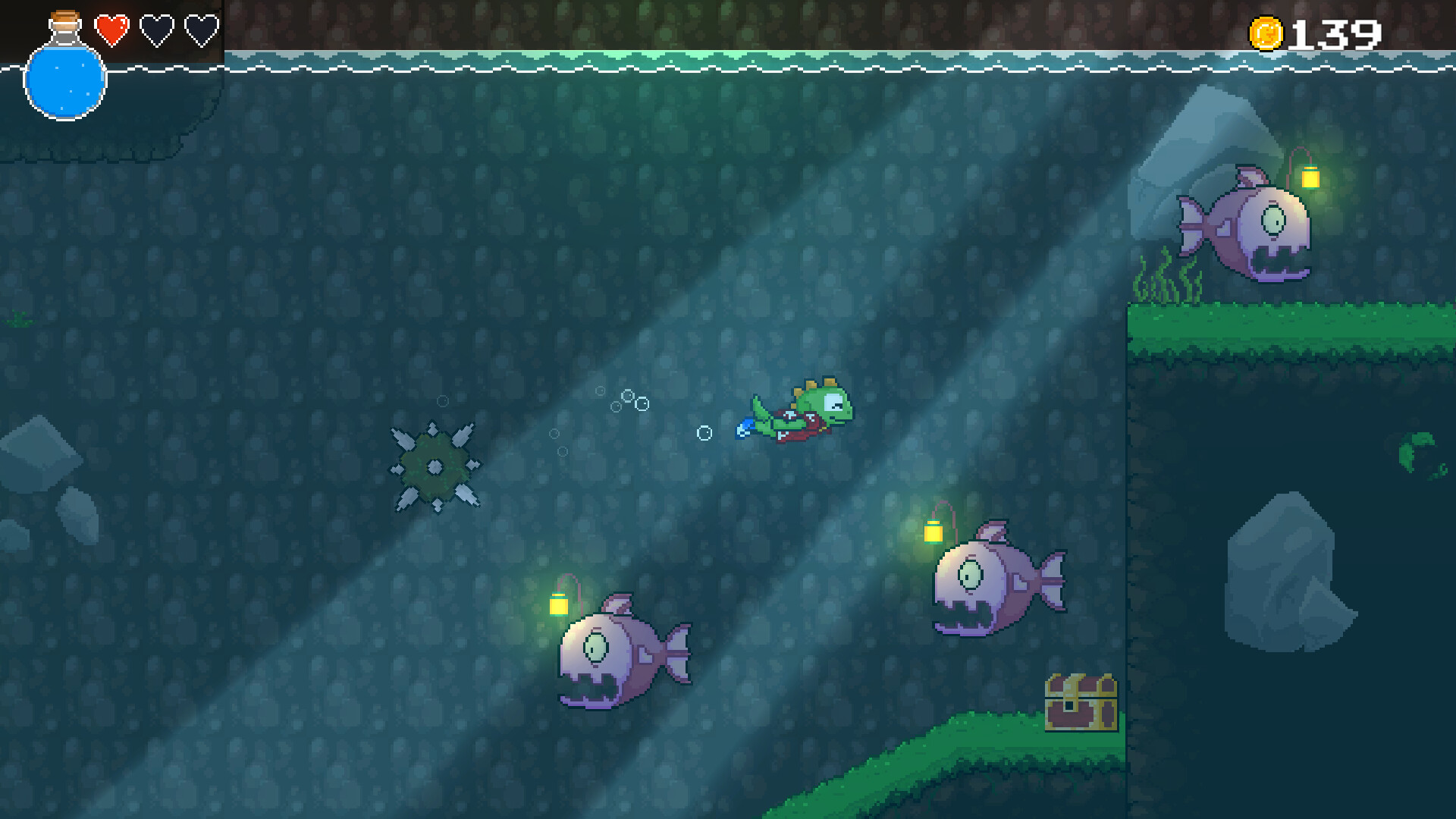Viewport: 1456px width, 819px height.
Task: Click the anglerfish near the top-right platform
Action: 1251,227
